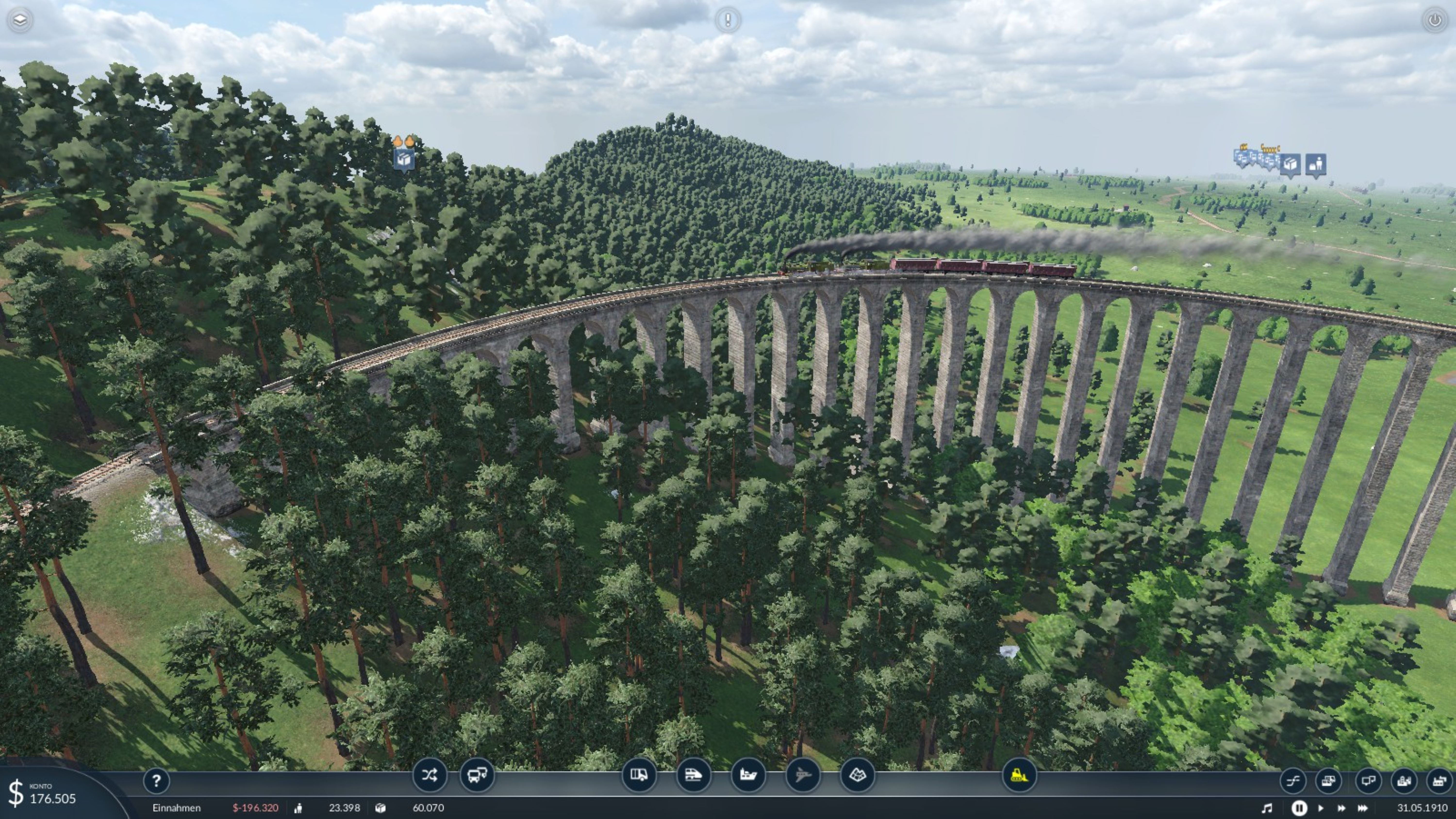Click the exclamation mark notification icon
This screenshot has width=1456, height=819.
pyautogui.click(x=728, y=20)
